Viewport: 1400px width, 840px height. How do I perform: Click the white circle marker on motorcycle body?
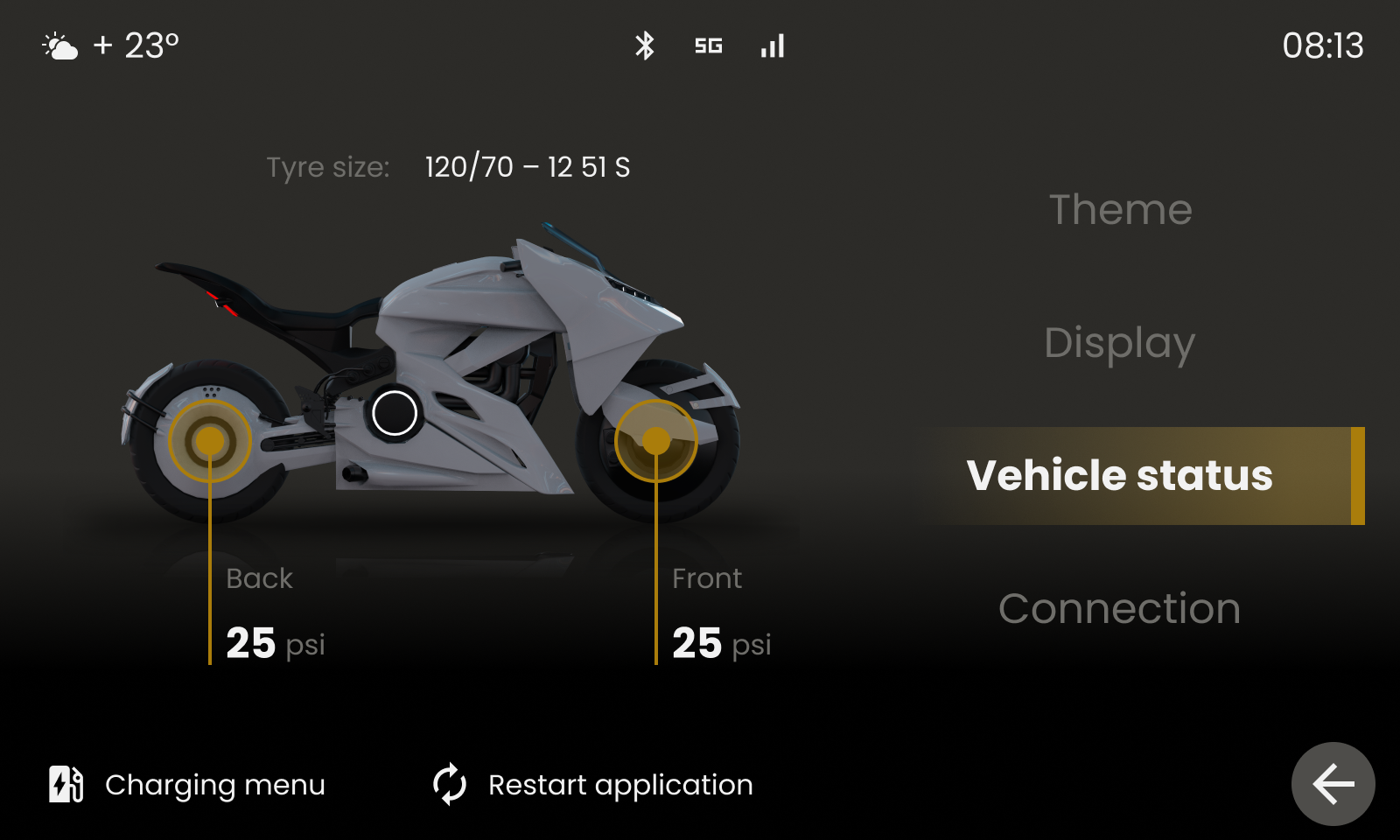[x=395, y=413]
